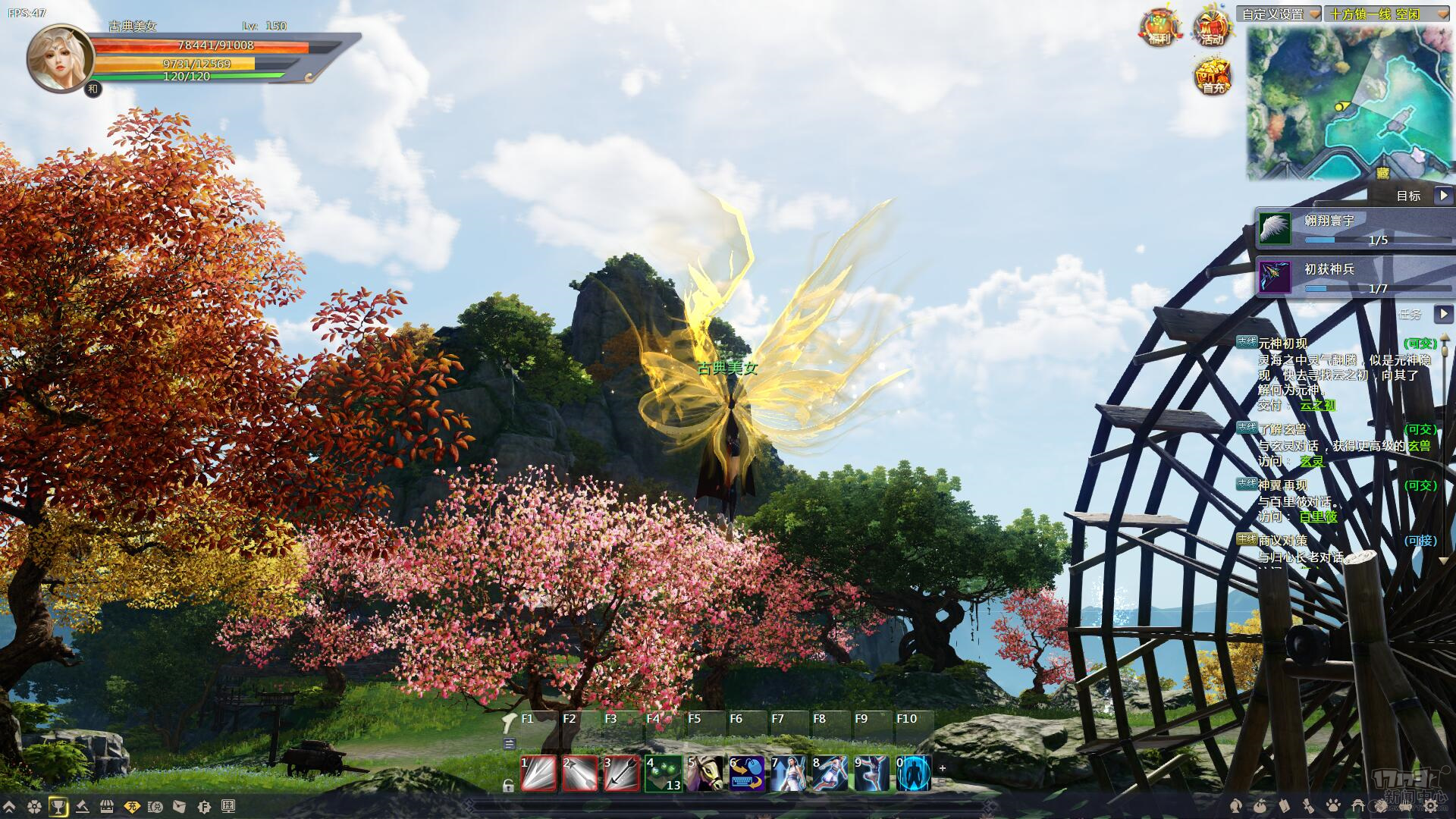Activate the mouse-keyboard switch icon in slot 6

(x=746, y=773)
